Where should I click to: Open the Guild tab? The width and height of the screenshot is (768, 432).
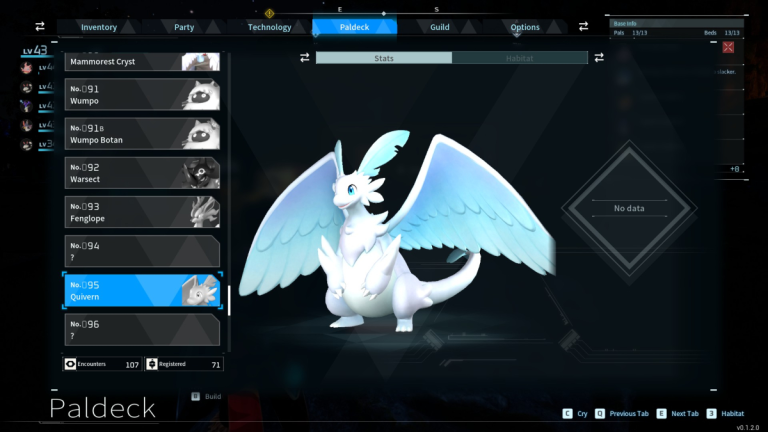click(x=440, y=27)
